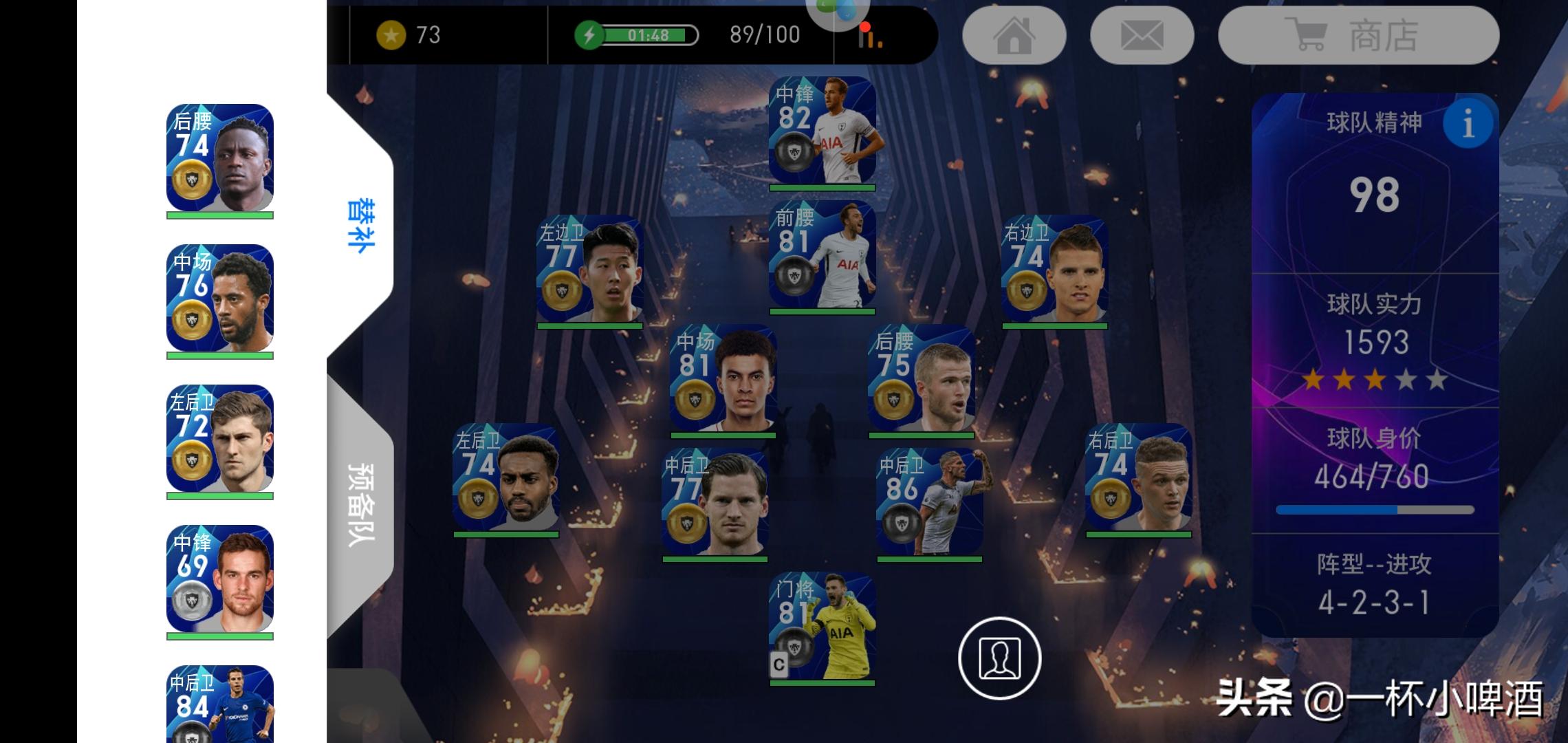This screenshot has width=1568, height=743.
Task: Select the 75-rated 后腰 defensive midfielder card
Action: 921,378
